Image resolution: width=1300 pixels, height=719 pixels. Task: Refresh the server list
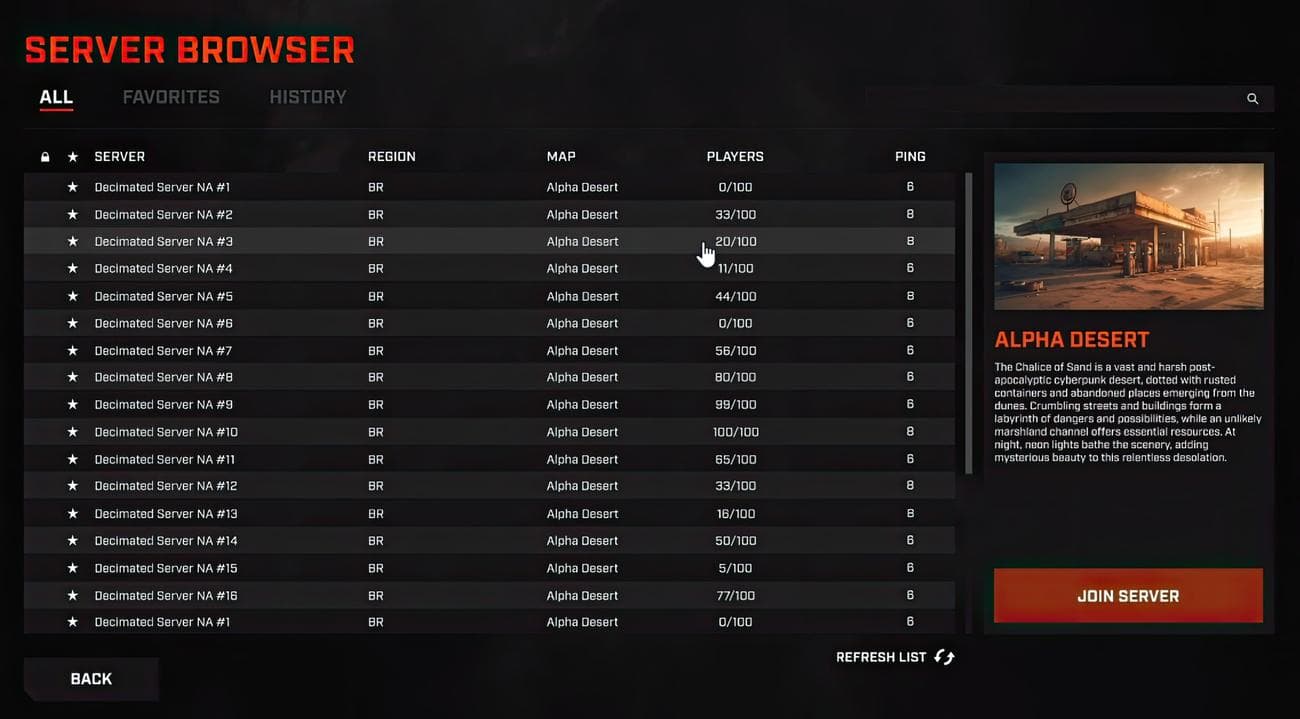[x=895, y=657]
